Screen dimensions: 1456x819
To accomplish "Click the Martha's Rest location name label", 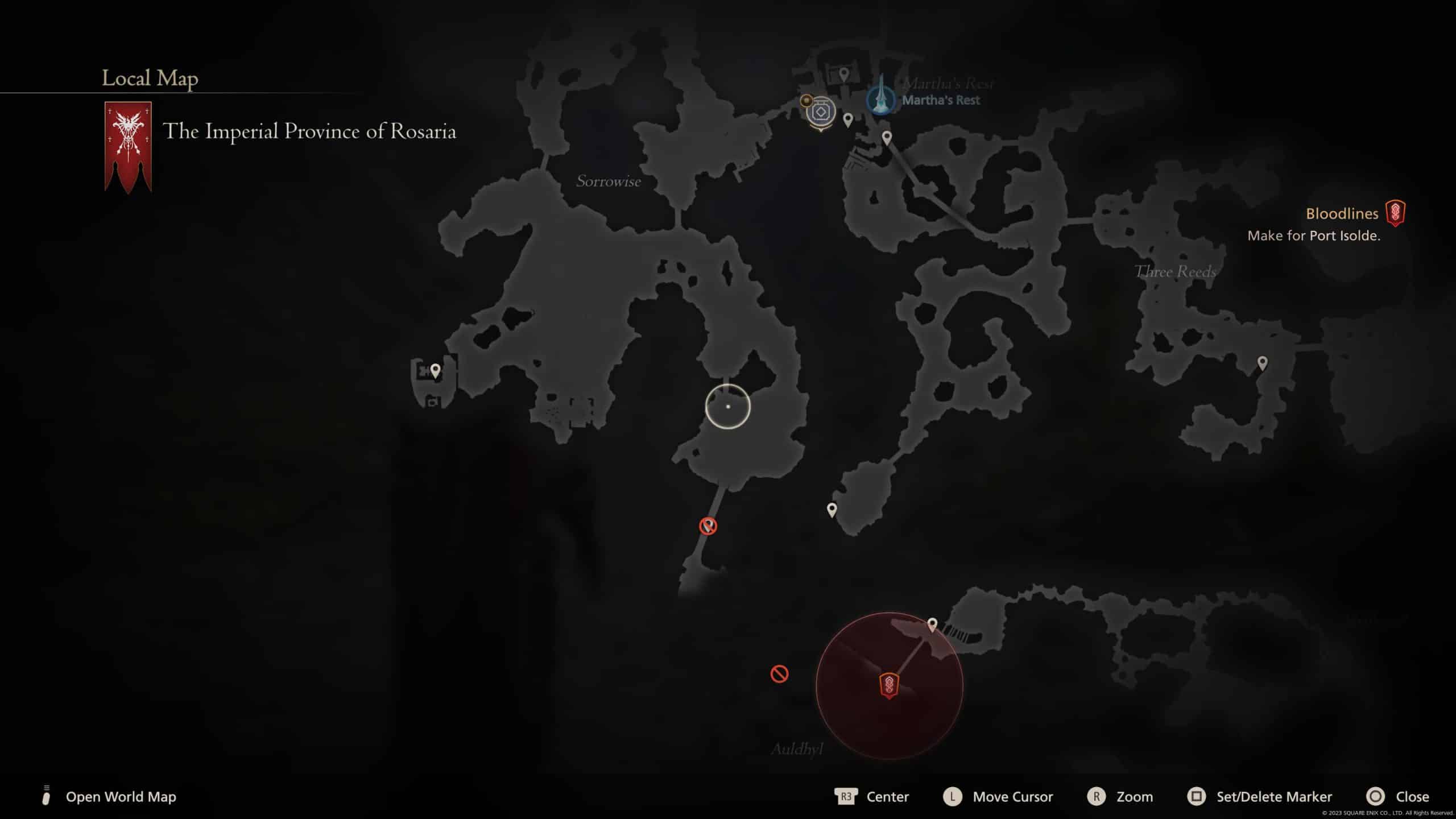I will coord(942,100).
